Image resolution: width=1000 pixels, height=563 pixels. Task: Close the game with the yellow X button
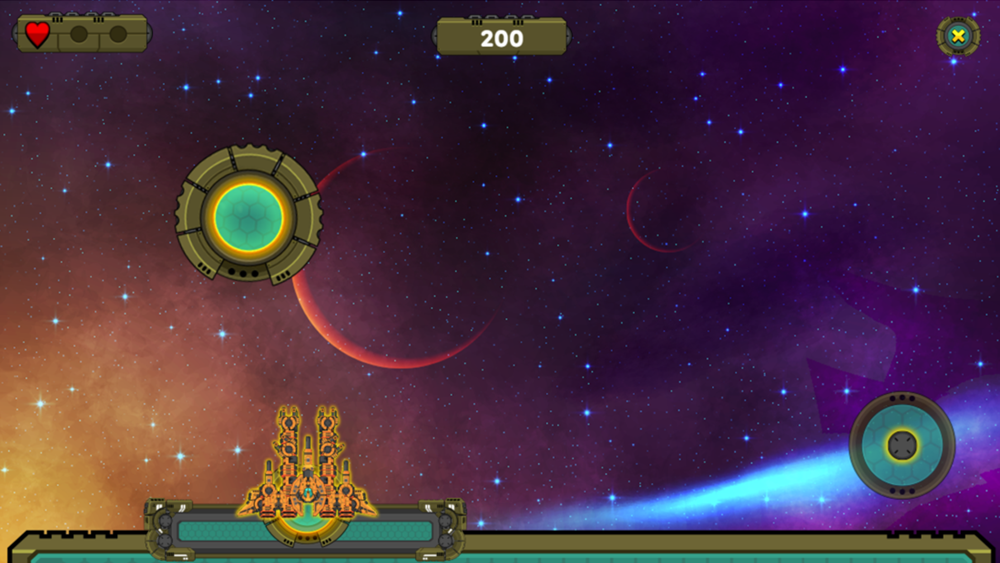point(958,37)
